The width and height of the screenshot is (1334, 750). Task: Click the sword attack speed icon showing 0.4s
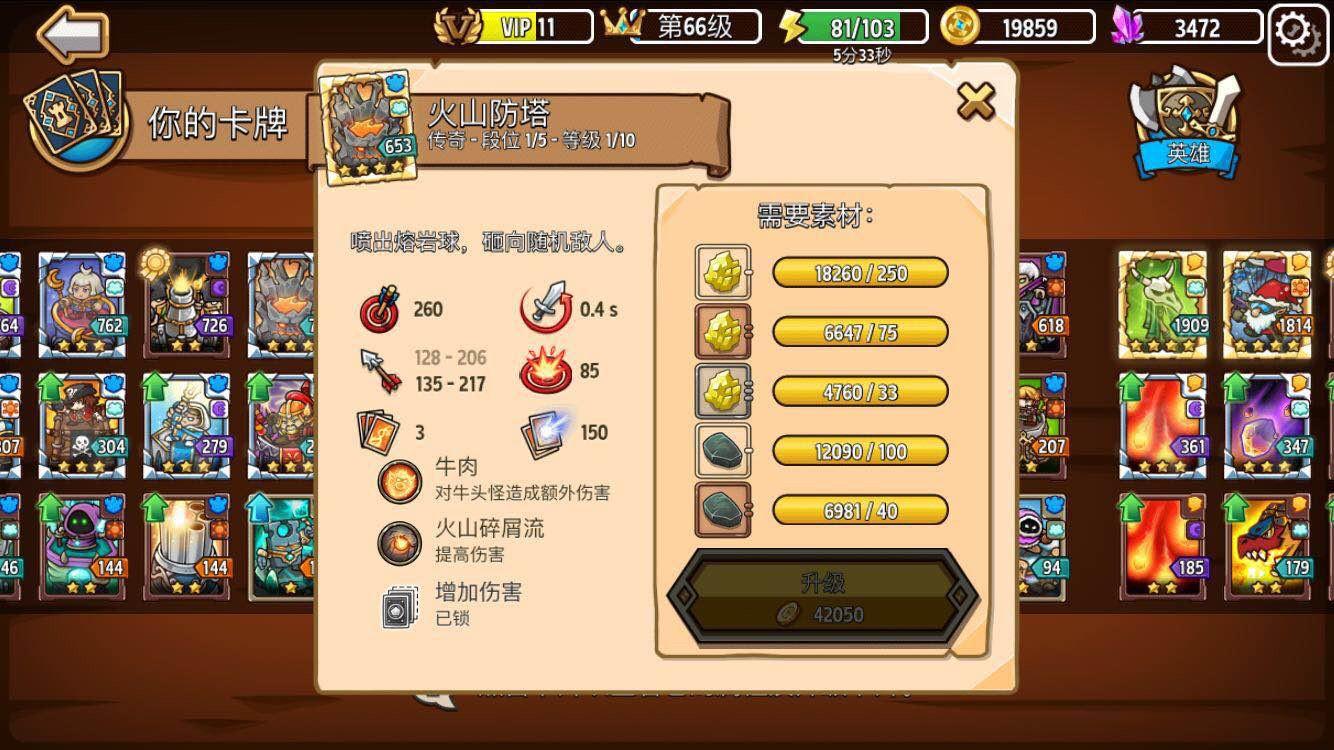point(546,309)
